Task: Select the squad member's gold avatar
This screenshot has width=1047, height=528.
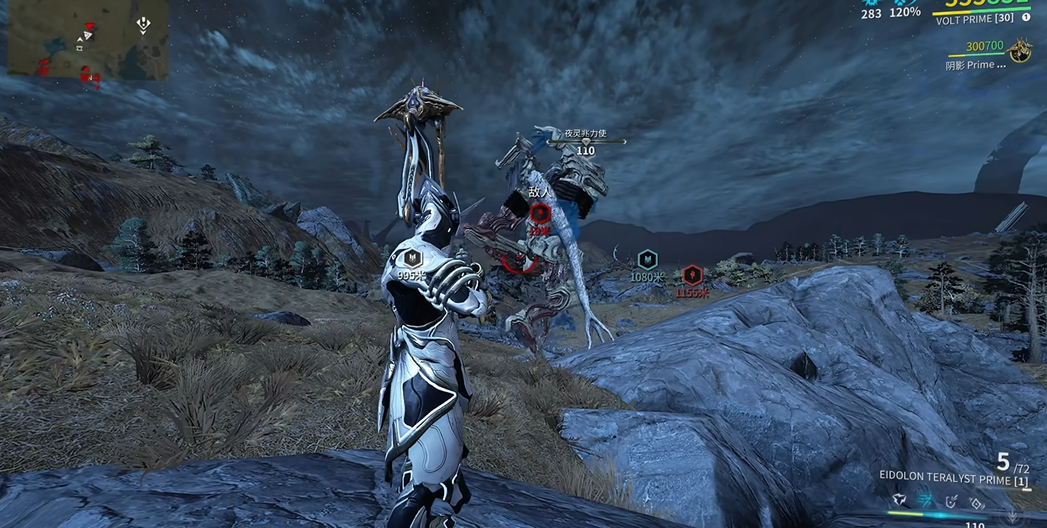Action: click(x=1020, y=51)
